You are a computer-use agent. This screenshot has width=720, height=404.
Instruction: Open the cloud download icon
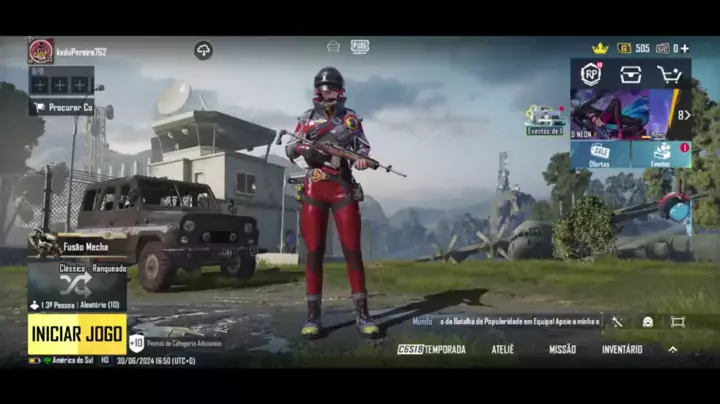[203, 50]
